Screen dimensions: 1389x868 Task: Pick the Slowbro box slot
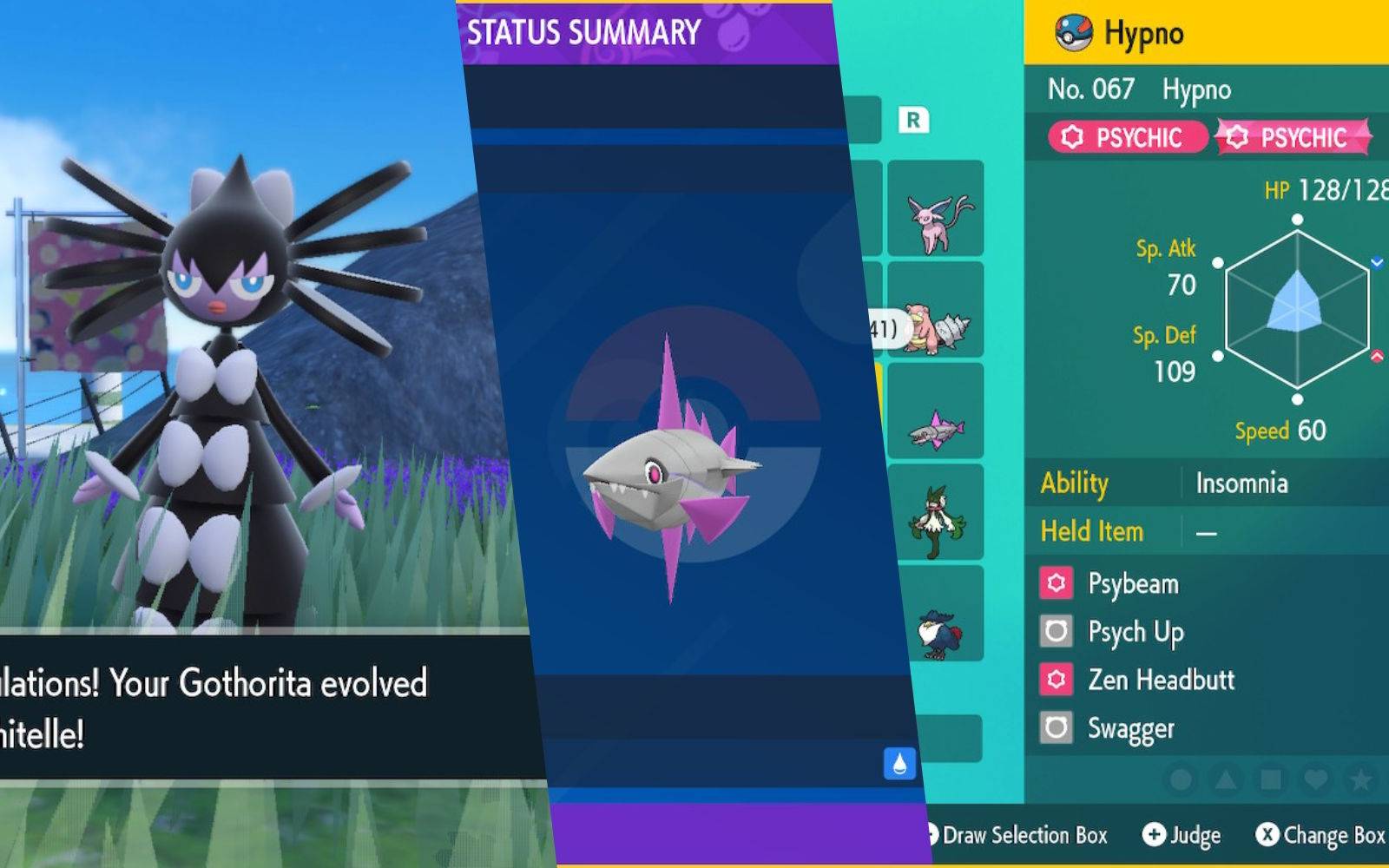(936, 312)
